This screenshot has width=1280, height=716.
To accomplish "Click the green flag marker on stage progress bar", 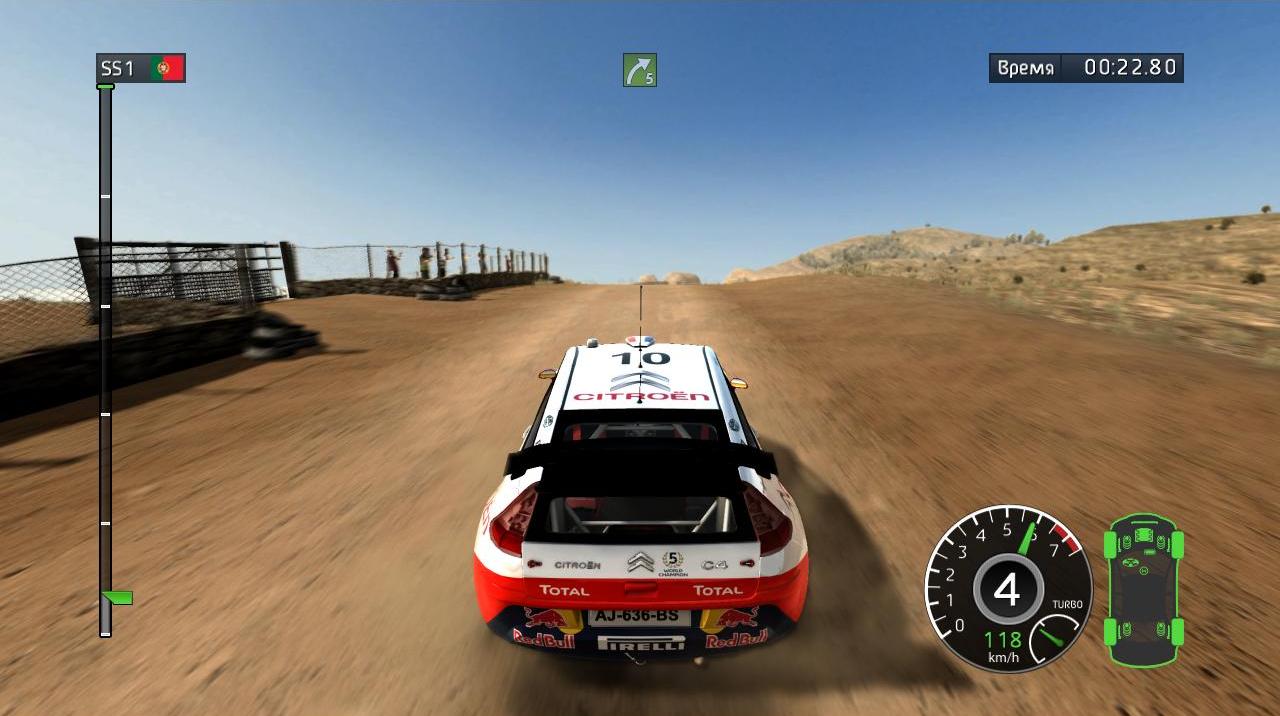I will coord(118,598).
